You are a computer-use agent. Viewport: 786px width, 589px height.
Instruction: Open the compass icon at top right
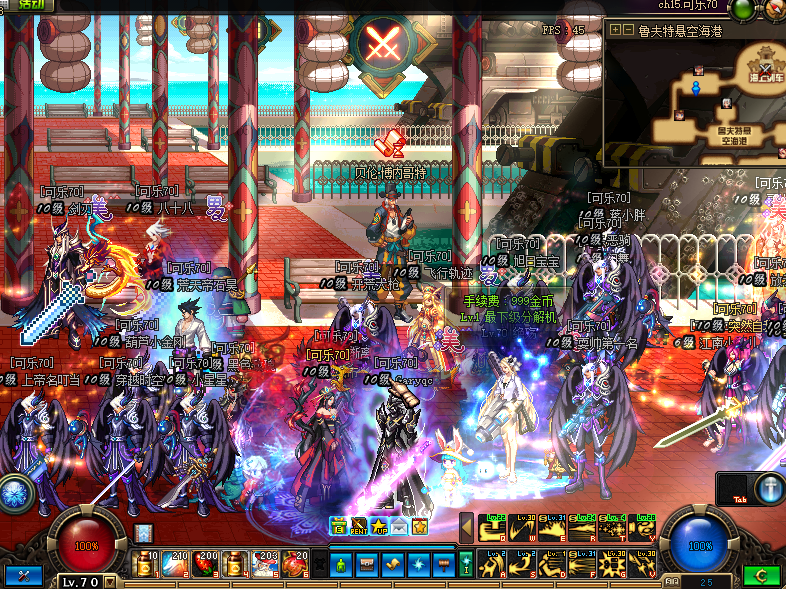(775, 10)
